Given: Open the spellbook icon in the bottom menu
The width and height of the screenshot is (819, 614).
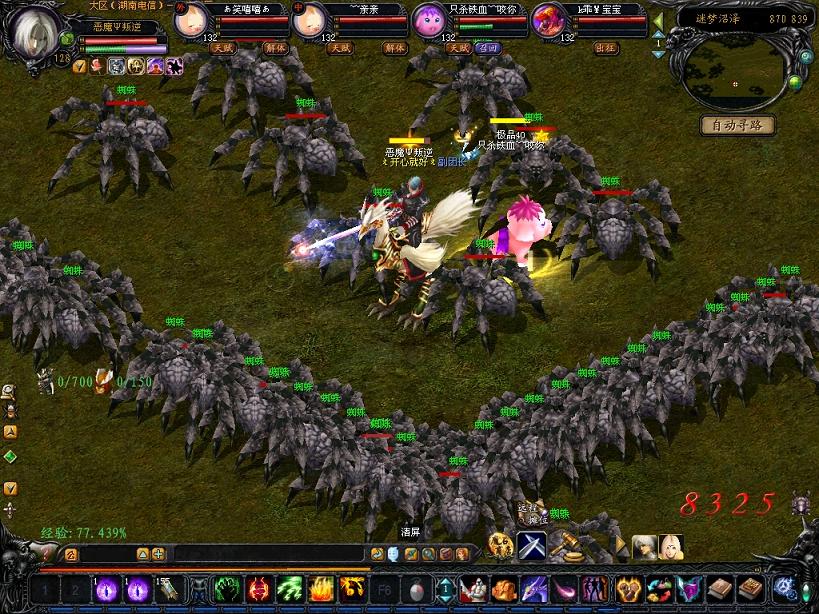Looking at the screenshot, I should 722,590.
